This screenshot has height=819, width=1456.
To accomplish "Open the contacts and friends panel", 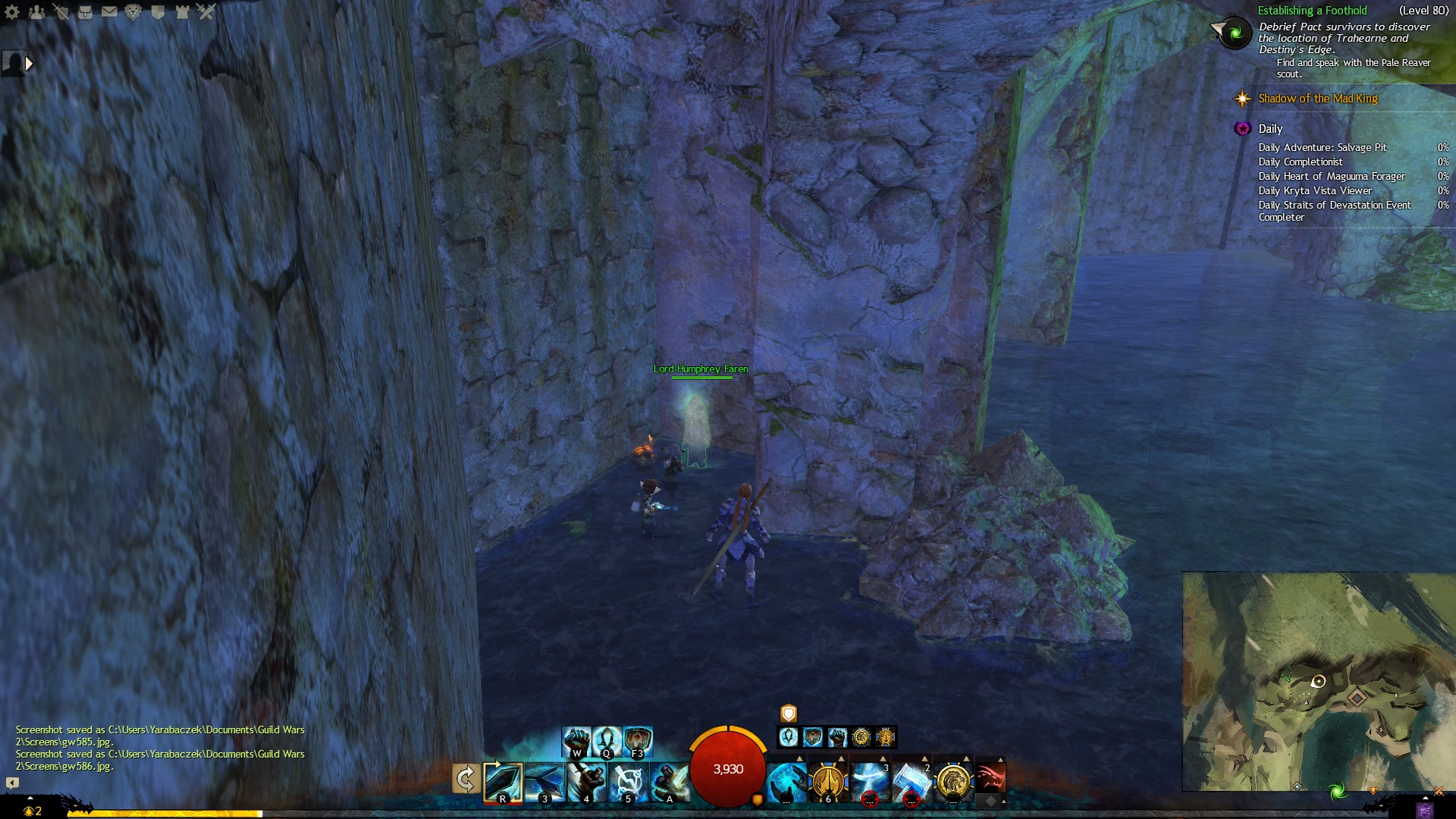I will click(36, 11).
